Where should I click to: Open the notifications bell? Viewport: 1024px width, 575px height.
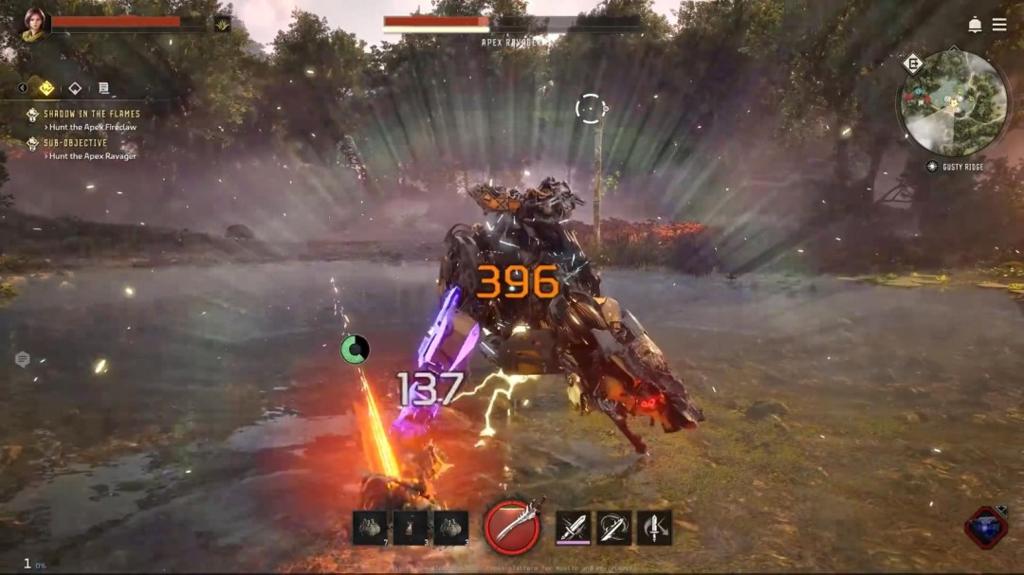(x=974, y=24)
